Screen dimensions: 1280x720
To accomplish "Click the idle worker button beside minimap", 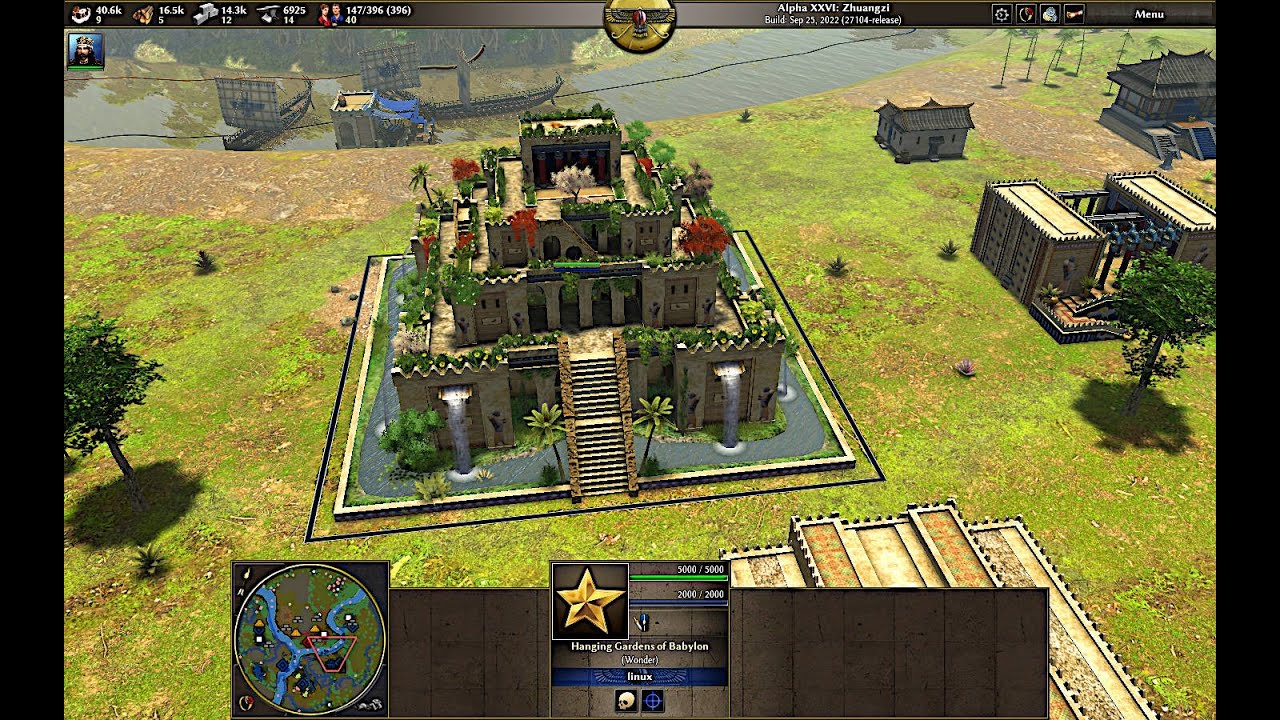I will point(370,704).
